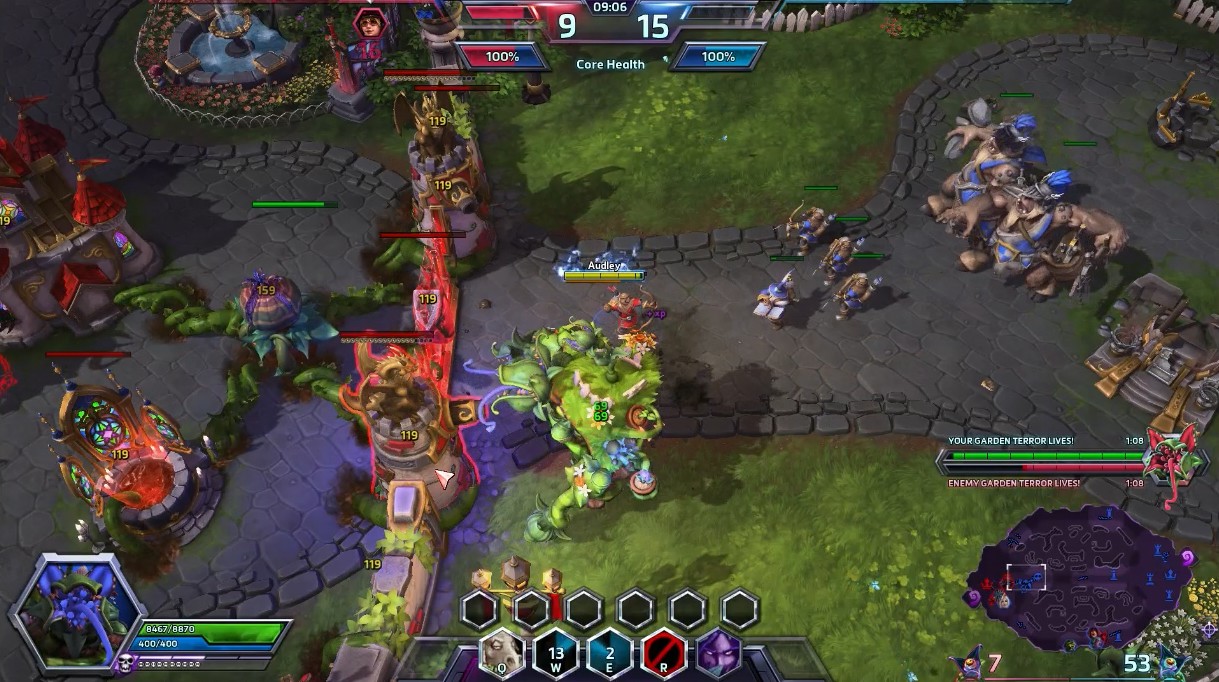Use the E ability showing 2
Screen dimensions: 1219x682
coord(610,653)
